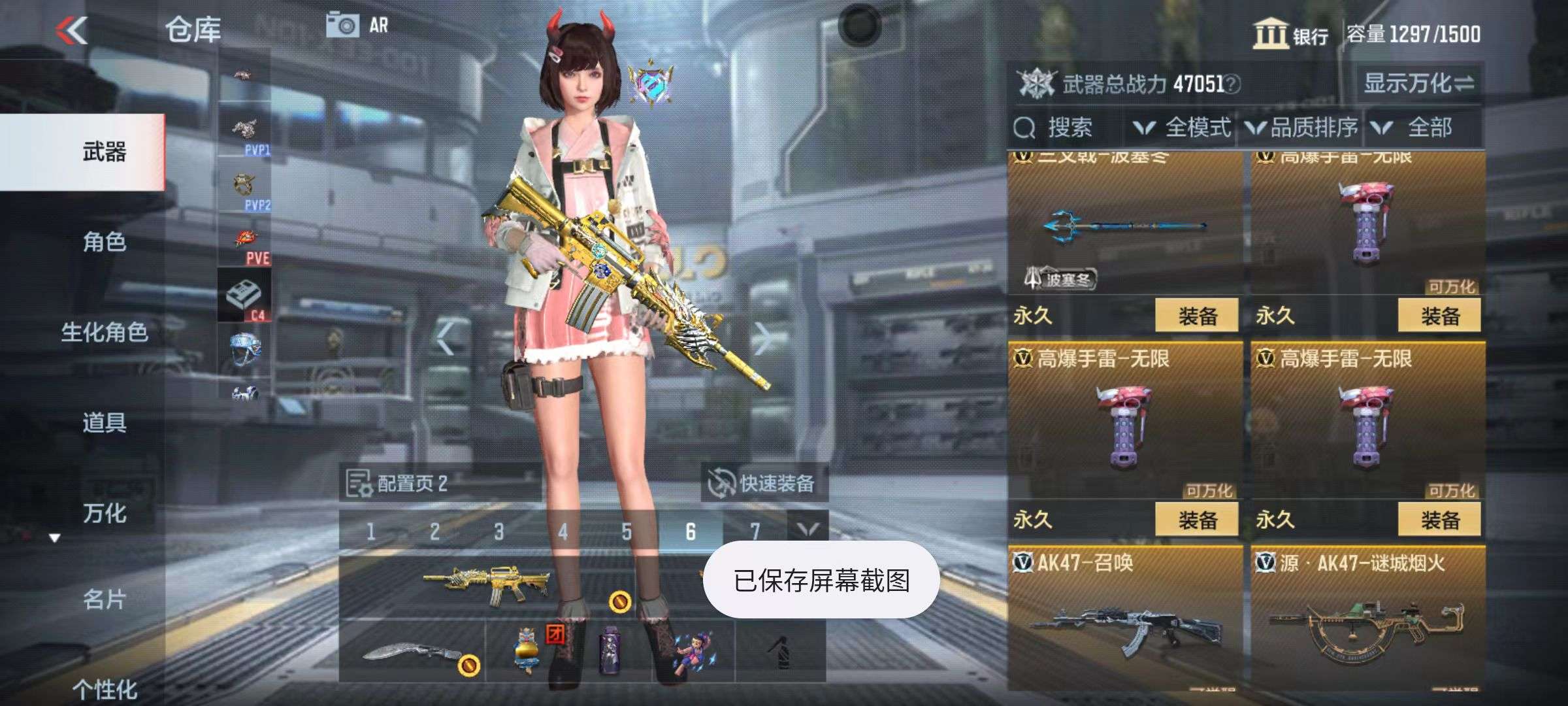Select the 道具 tab

[105, 422]
